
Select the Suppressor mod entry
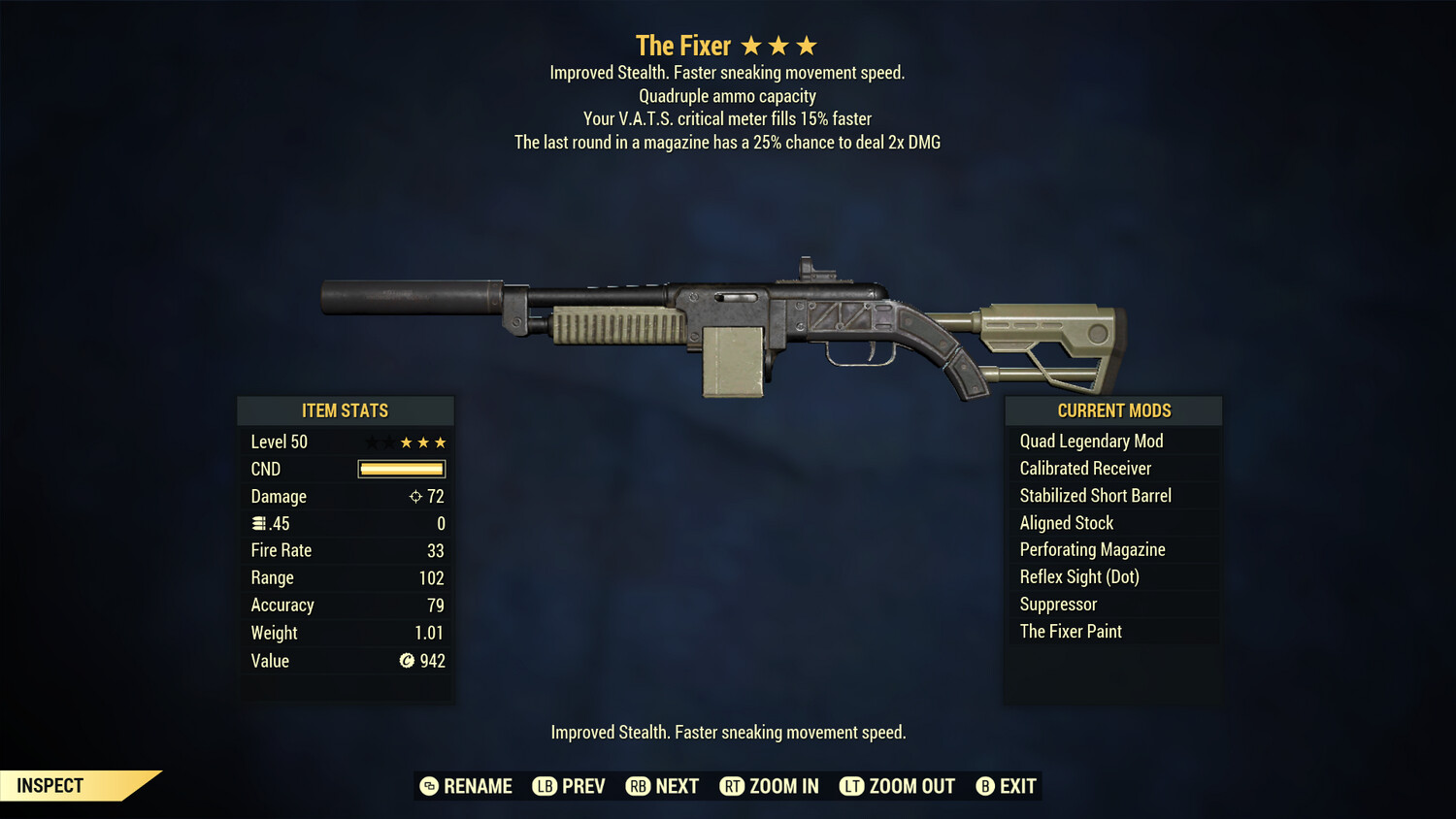[1057, 604]
